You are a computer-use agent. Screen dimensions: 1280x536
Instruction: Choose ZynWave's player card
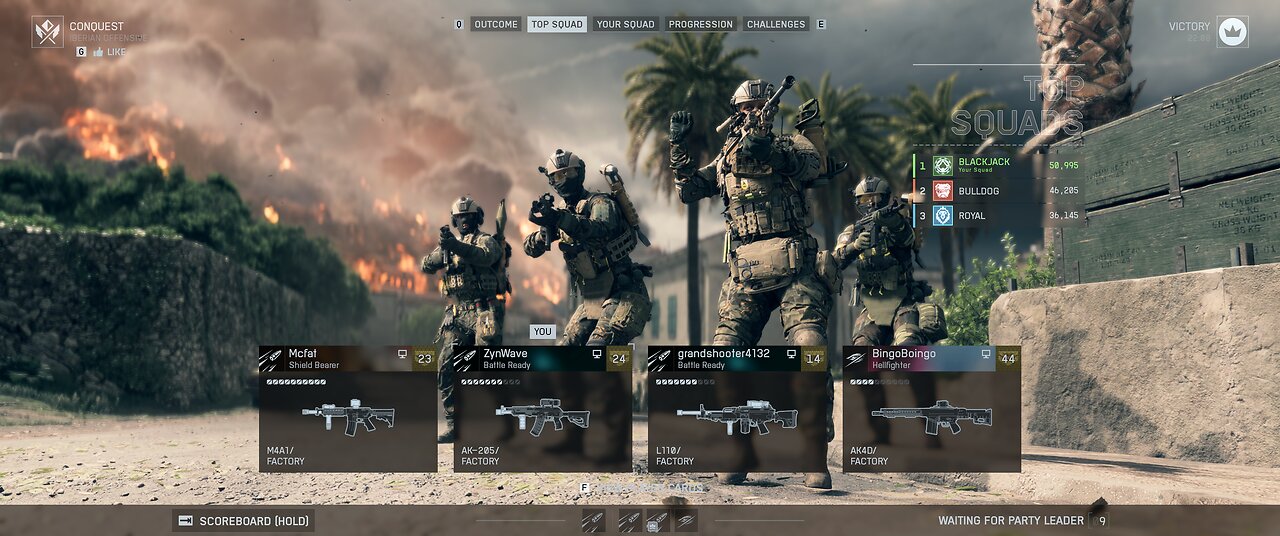(x=542, y=359)
